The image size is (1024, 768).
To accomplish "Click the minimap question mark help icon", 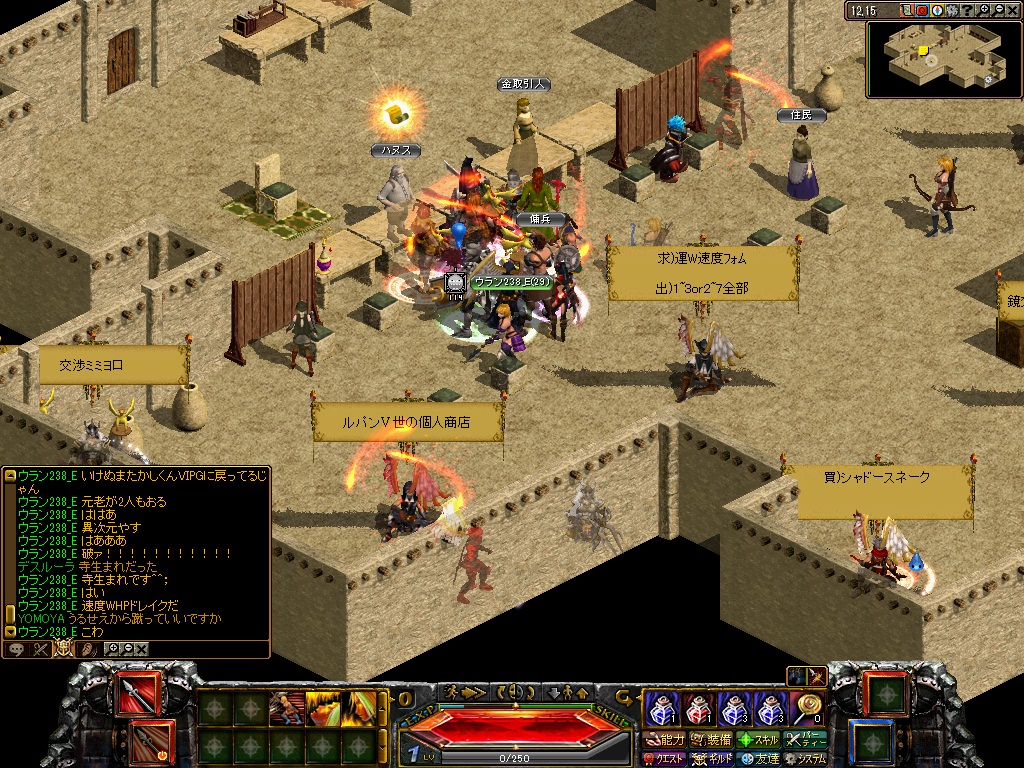I will pyautogui.click(x=969, y=11).
